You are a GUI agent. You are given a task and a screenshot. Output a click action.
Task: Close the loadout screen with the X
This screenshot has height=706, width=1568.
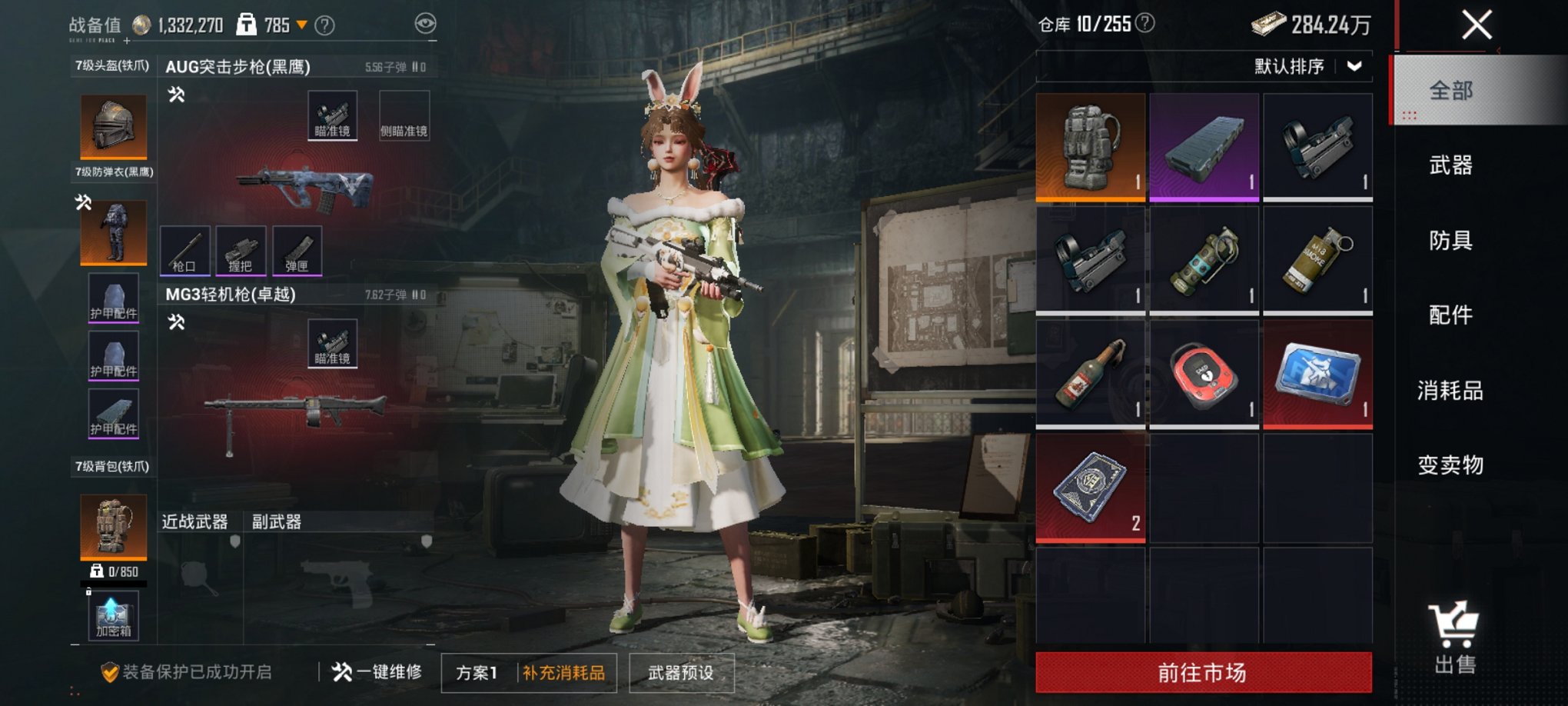tap(1477, 25)
